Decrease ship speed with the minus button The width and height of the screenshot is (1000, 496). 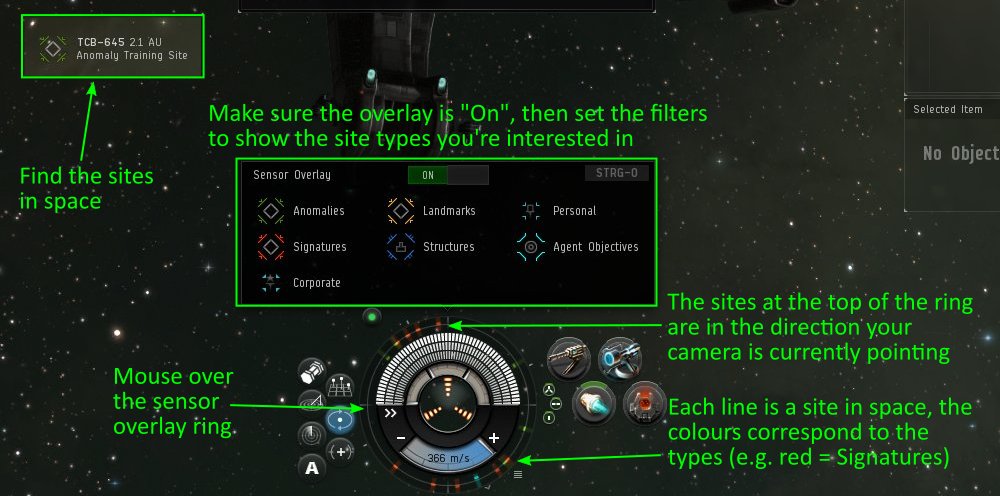click(401, 438)
